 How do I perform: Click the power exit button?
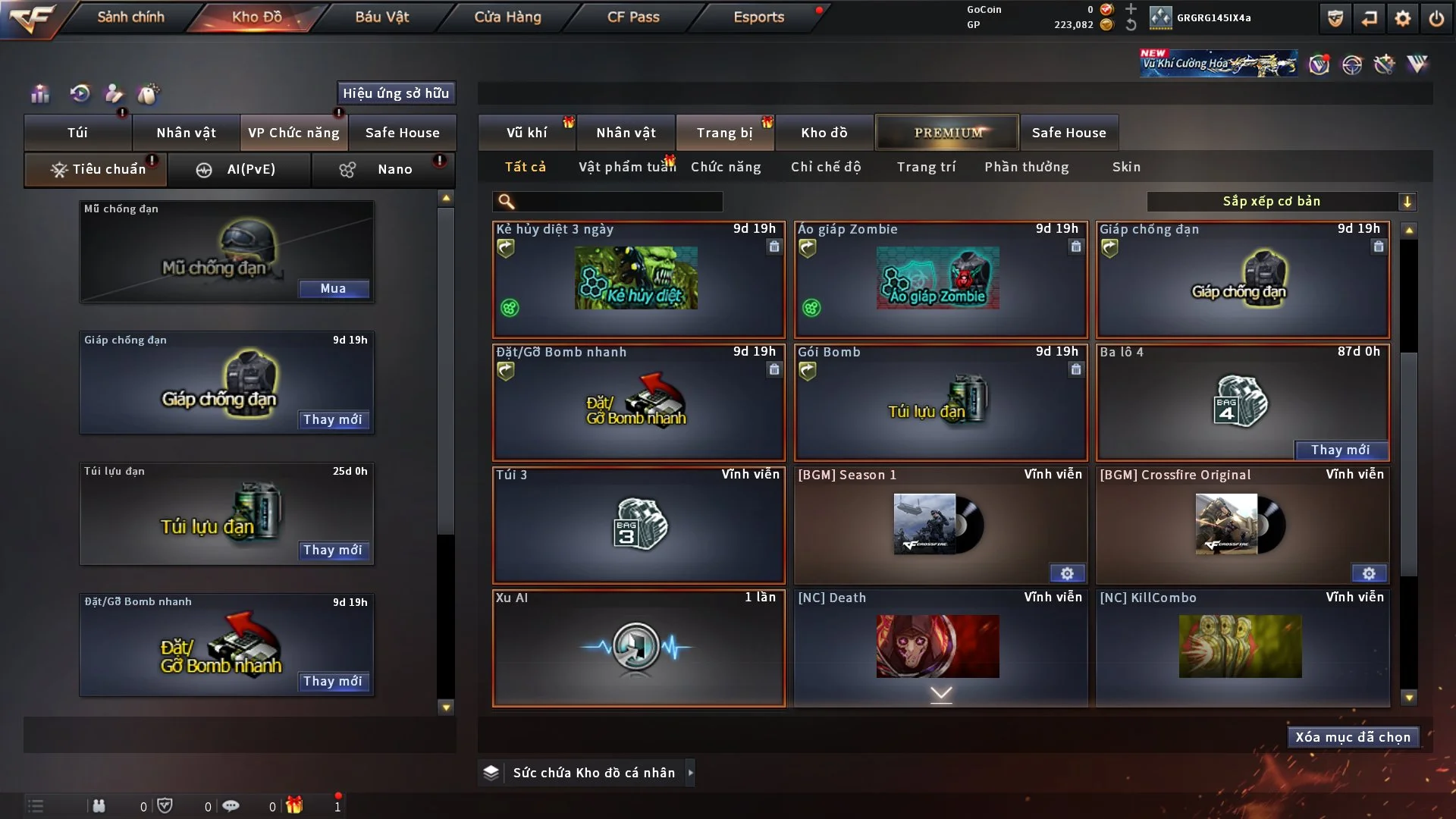(x=1436, y=18)
